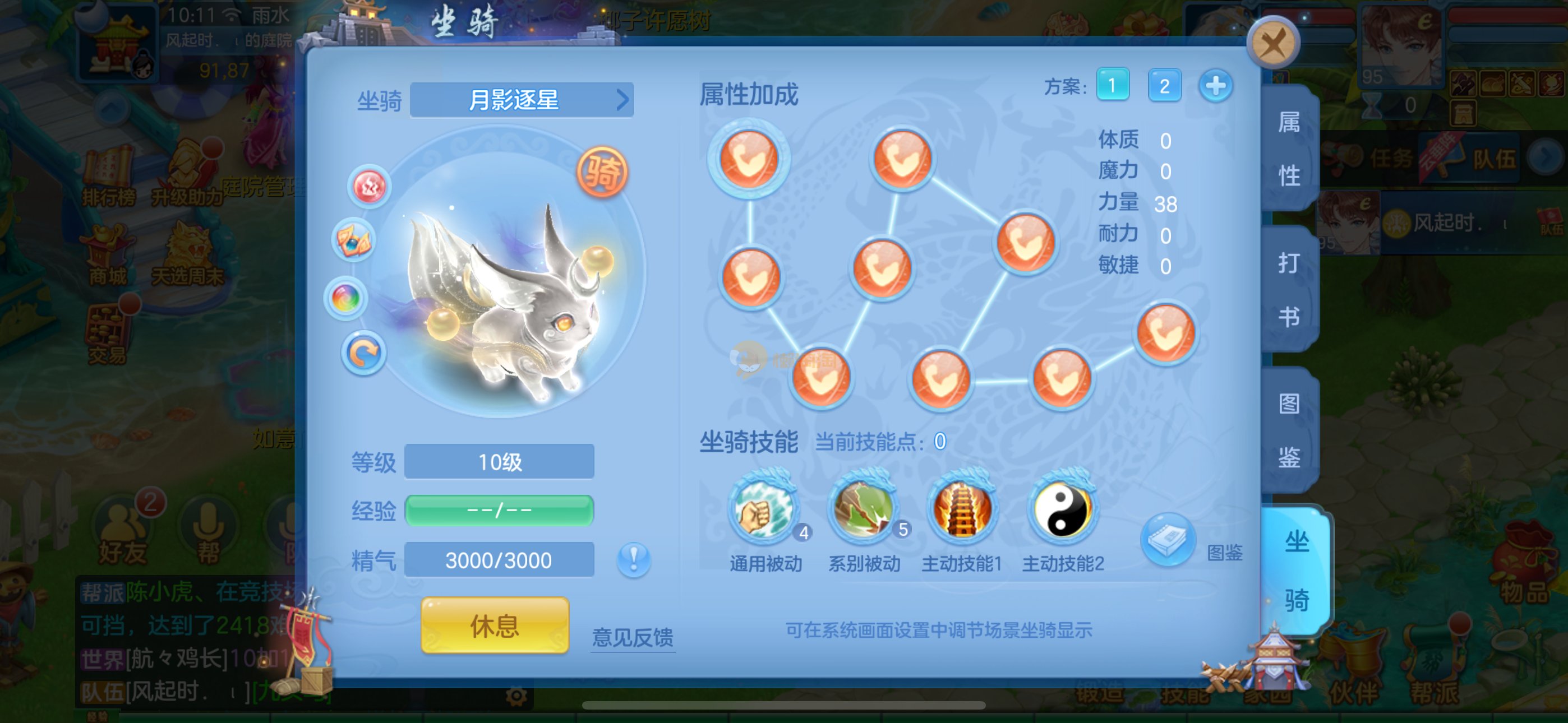Open the 主动技能2 yin-yang skill
Screen dimensions: 1568x723
[1062, 509]
